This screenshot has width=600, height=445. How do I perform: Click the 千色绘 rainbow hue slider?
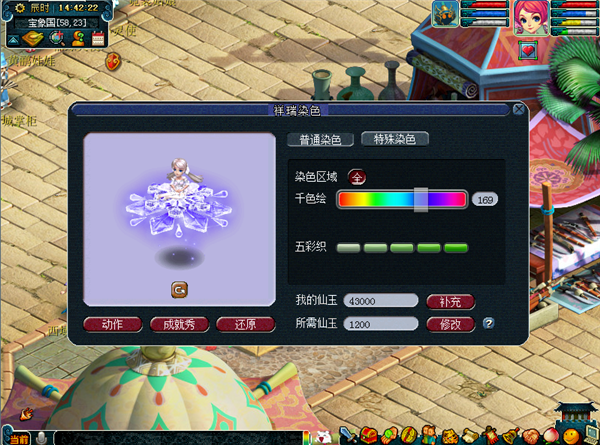pos(401,199)
